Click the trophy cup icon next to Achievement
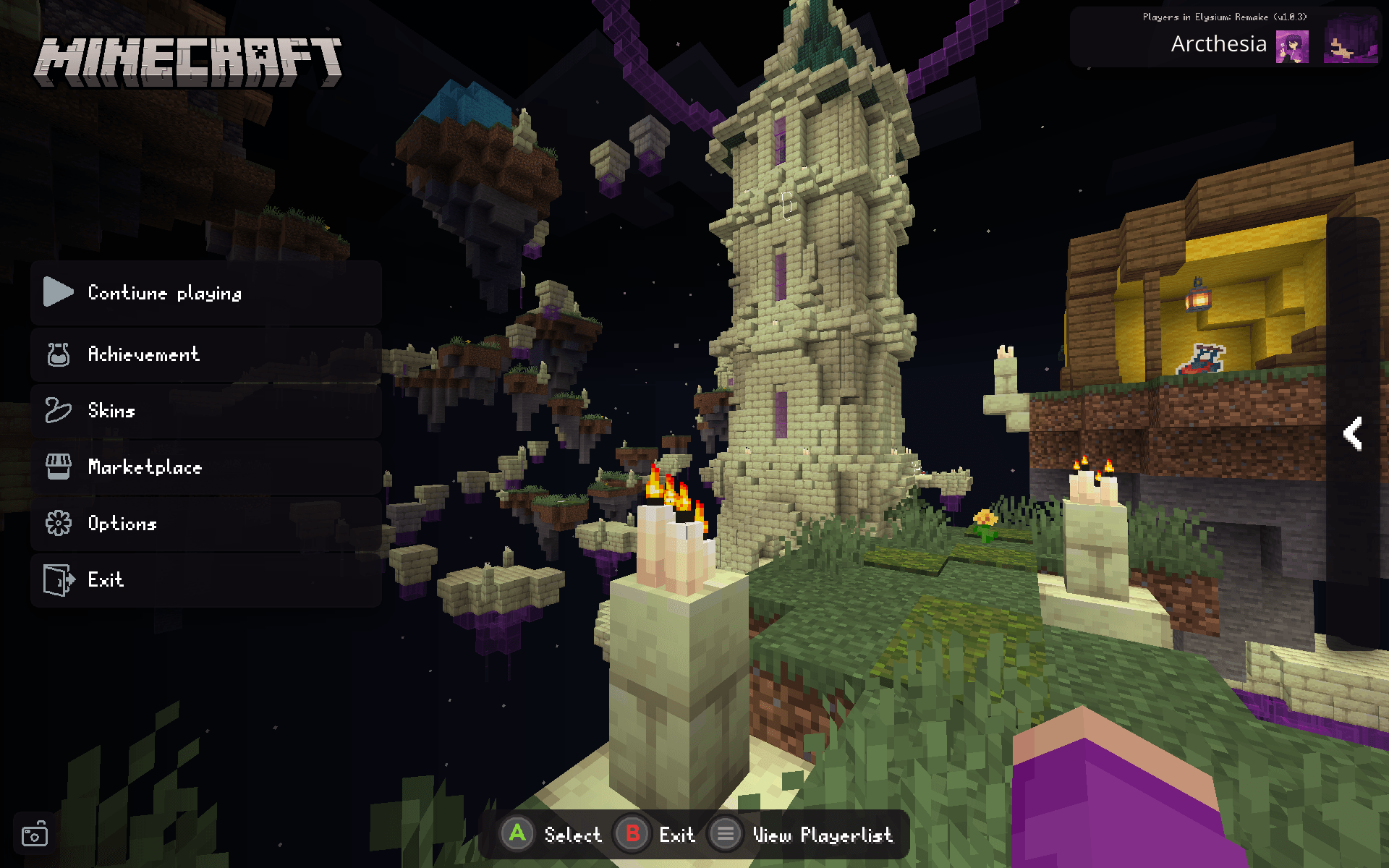Viewport: 1389px width, 868px height. click(59, 354)
